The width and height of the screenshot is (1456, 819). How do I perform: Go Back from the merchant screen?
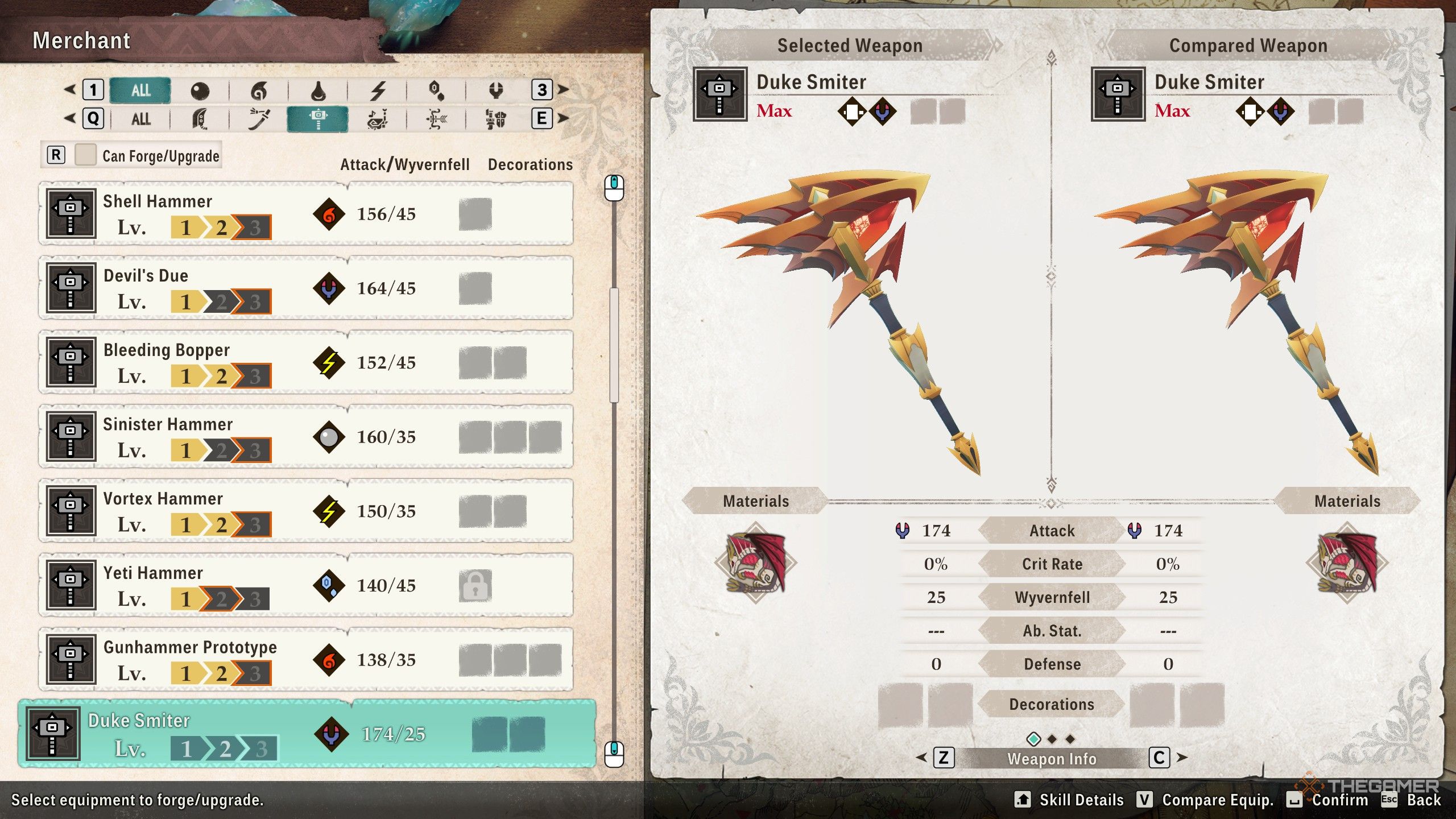click(x=1423, y=800)
